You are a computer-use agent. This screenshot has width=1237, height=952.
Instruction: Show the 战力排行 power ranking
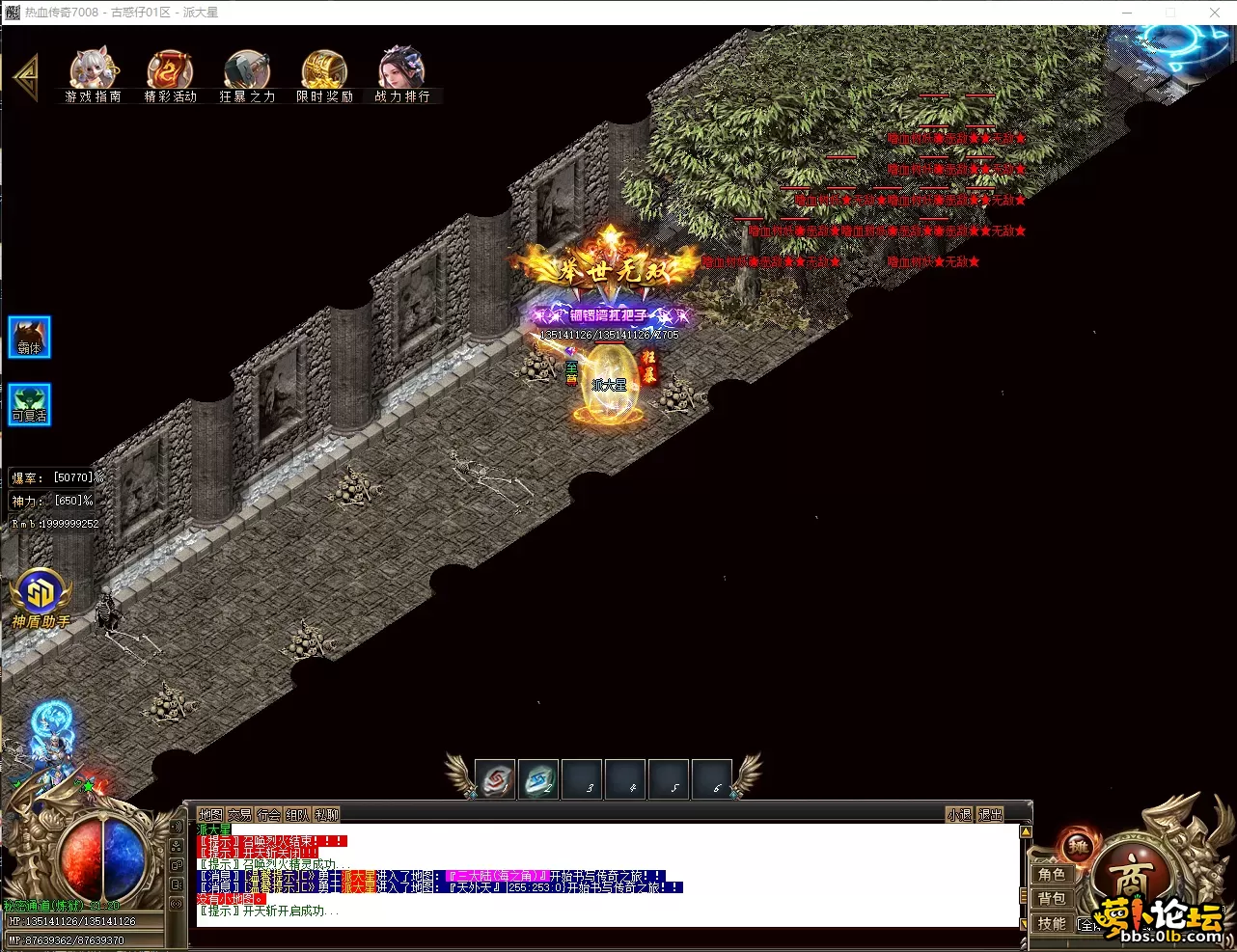tap(401, 74)
